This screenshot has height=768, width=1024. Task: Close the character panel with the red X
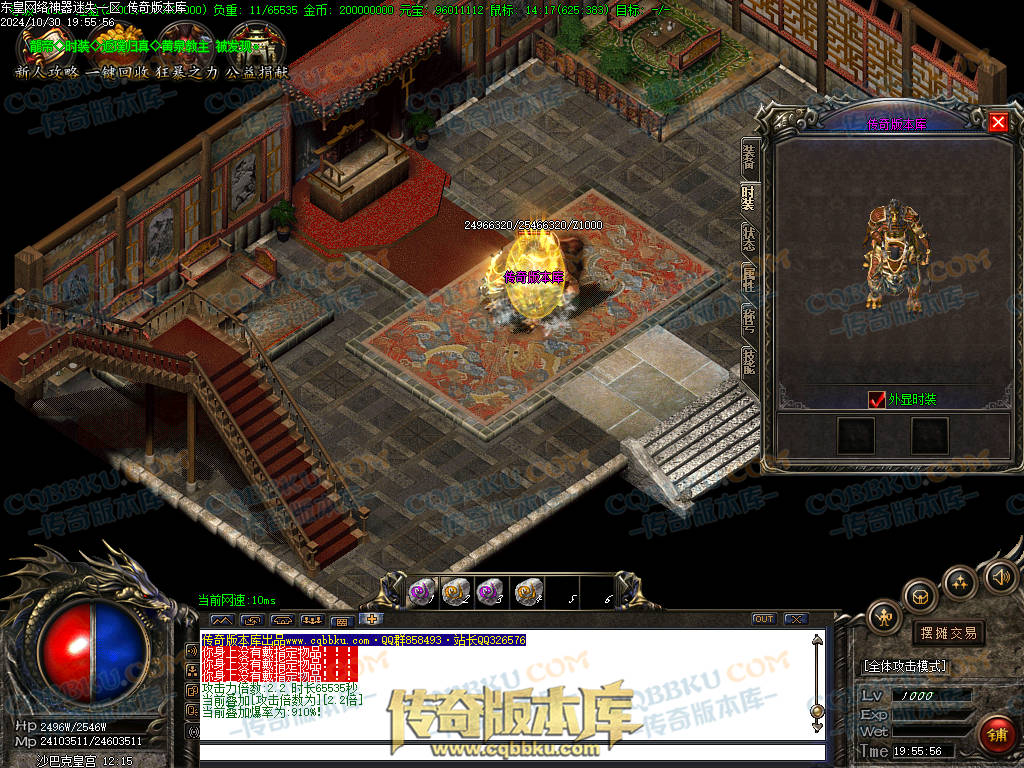point(997,122)
